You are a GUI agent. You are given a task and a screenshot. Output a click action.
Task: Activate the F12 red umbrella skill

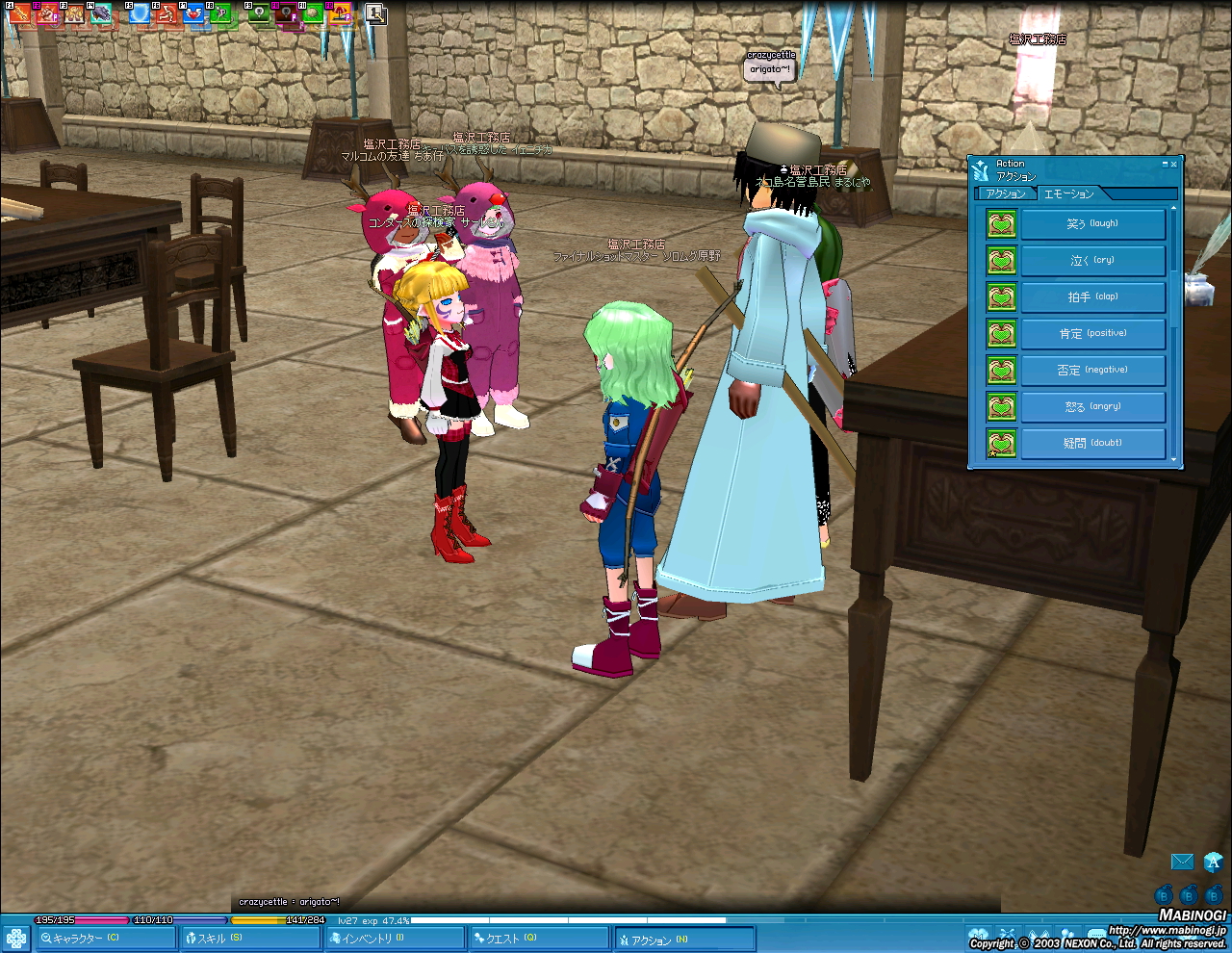(x=342, y=13)
